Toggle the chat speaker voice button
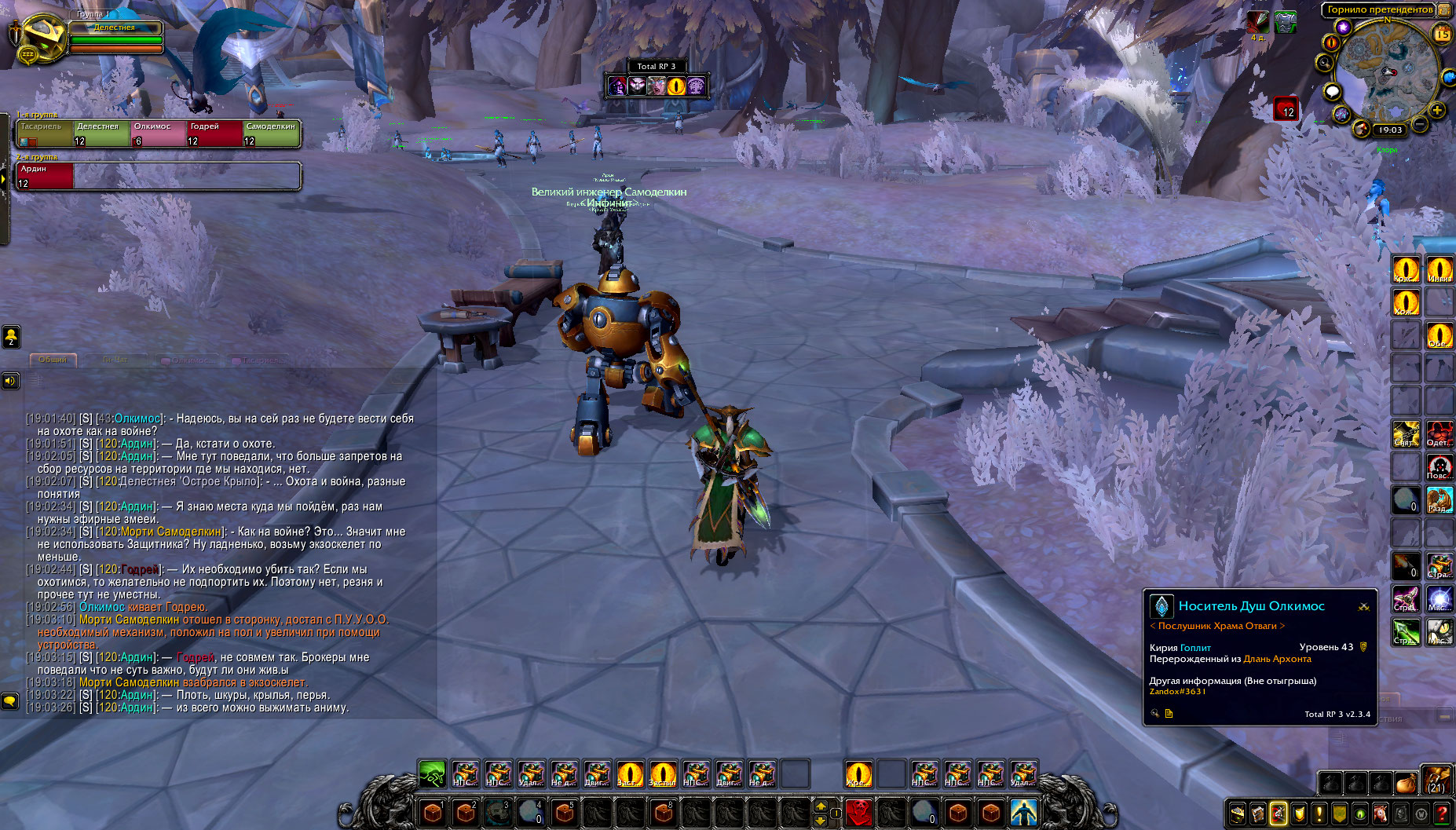Screen dimensions: 1456x830 pyautogui.click(x=10, y=381)
